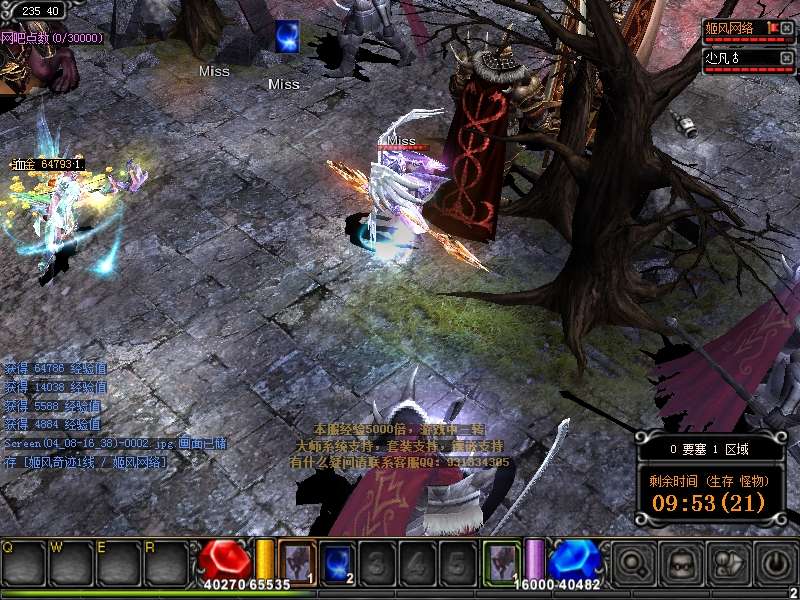800x600 pixels.
Task: Remove party member 姬风网络 with X button
Action: (788, 28)
